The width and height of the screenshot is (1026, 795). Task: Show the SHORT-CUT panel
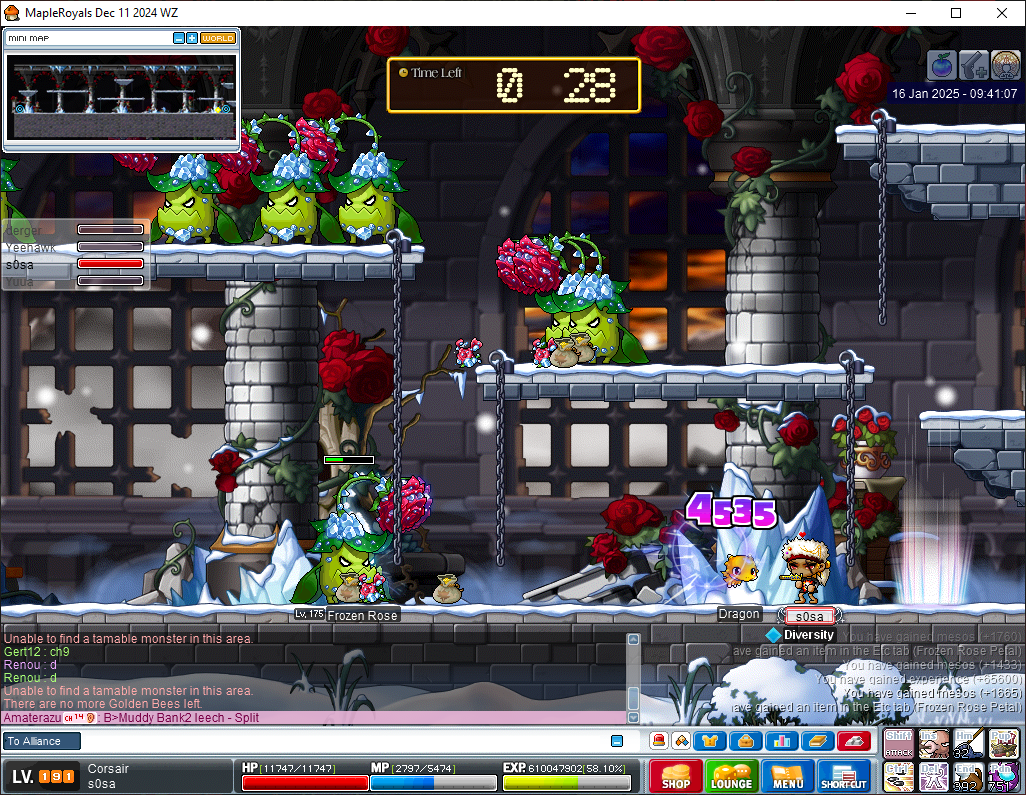click(x=844, y=776)
